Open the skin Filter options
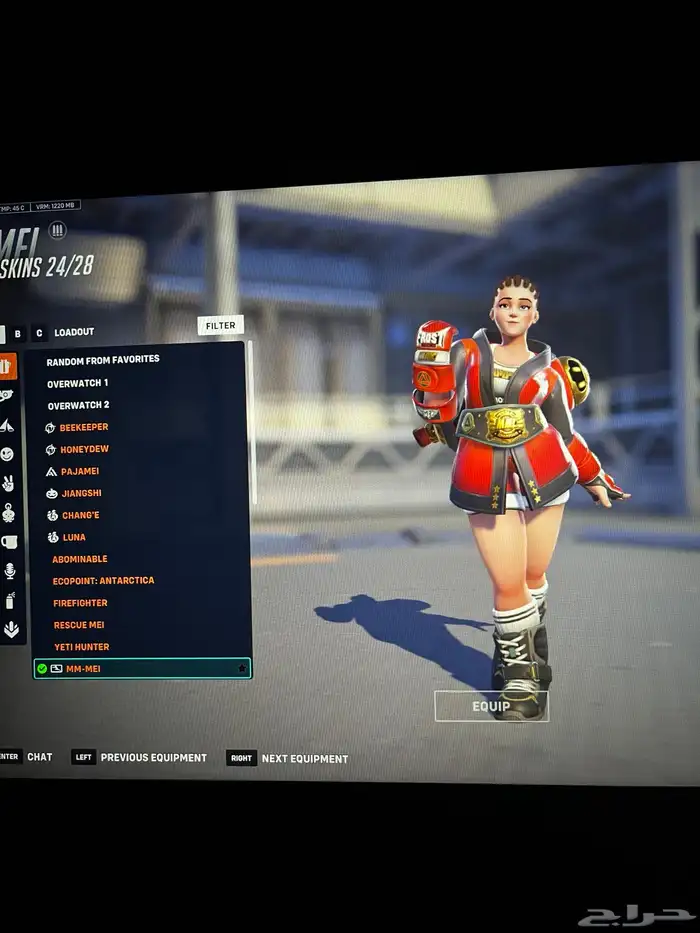The width and height of the screenshot is (700, 933). 220,325
